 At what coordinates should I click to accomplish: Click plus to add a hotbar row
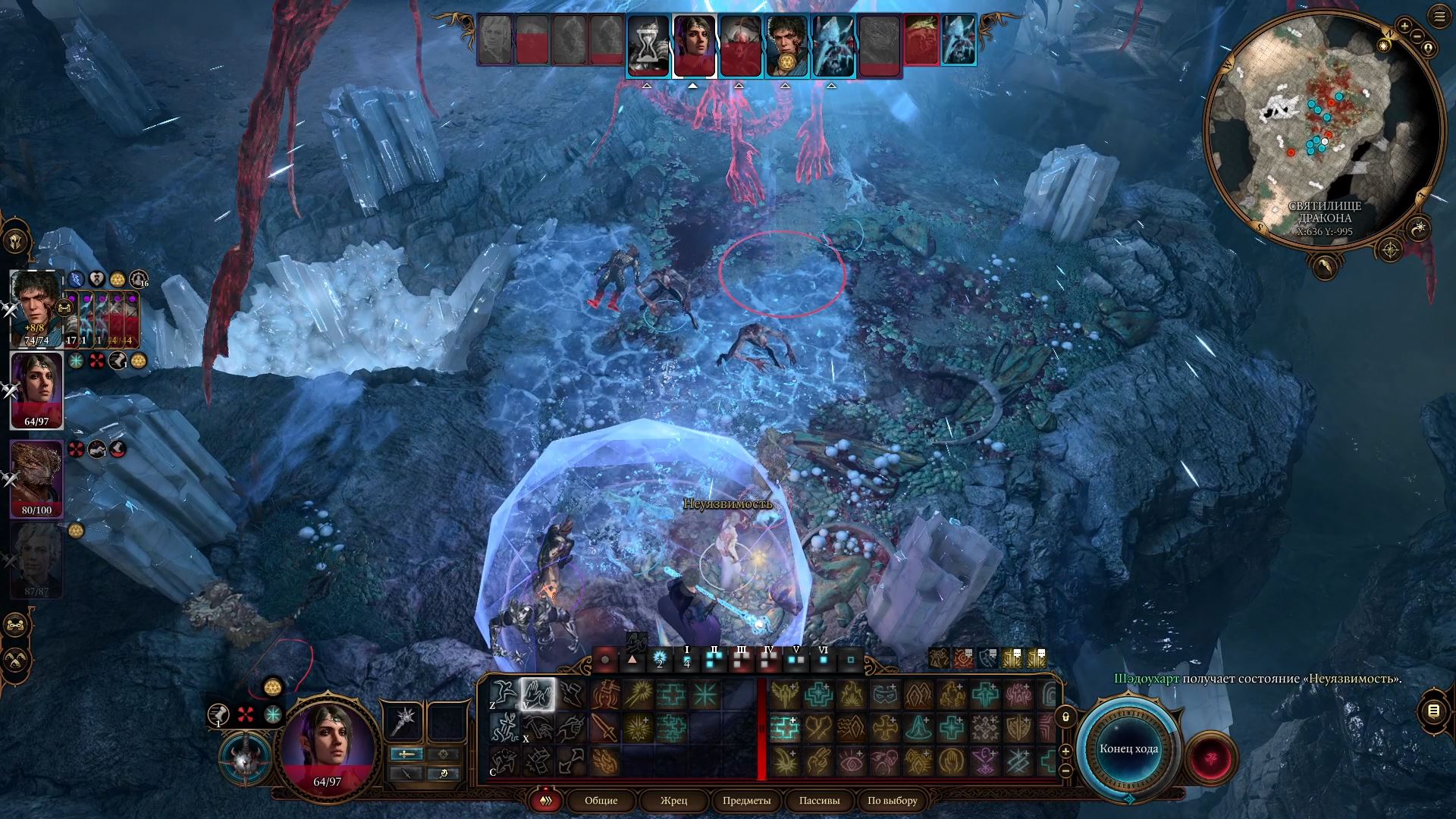coord(1065,750)
